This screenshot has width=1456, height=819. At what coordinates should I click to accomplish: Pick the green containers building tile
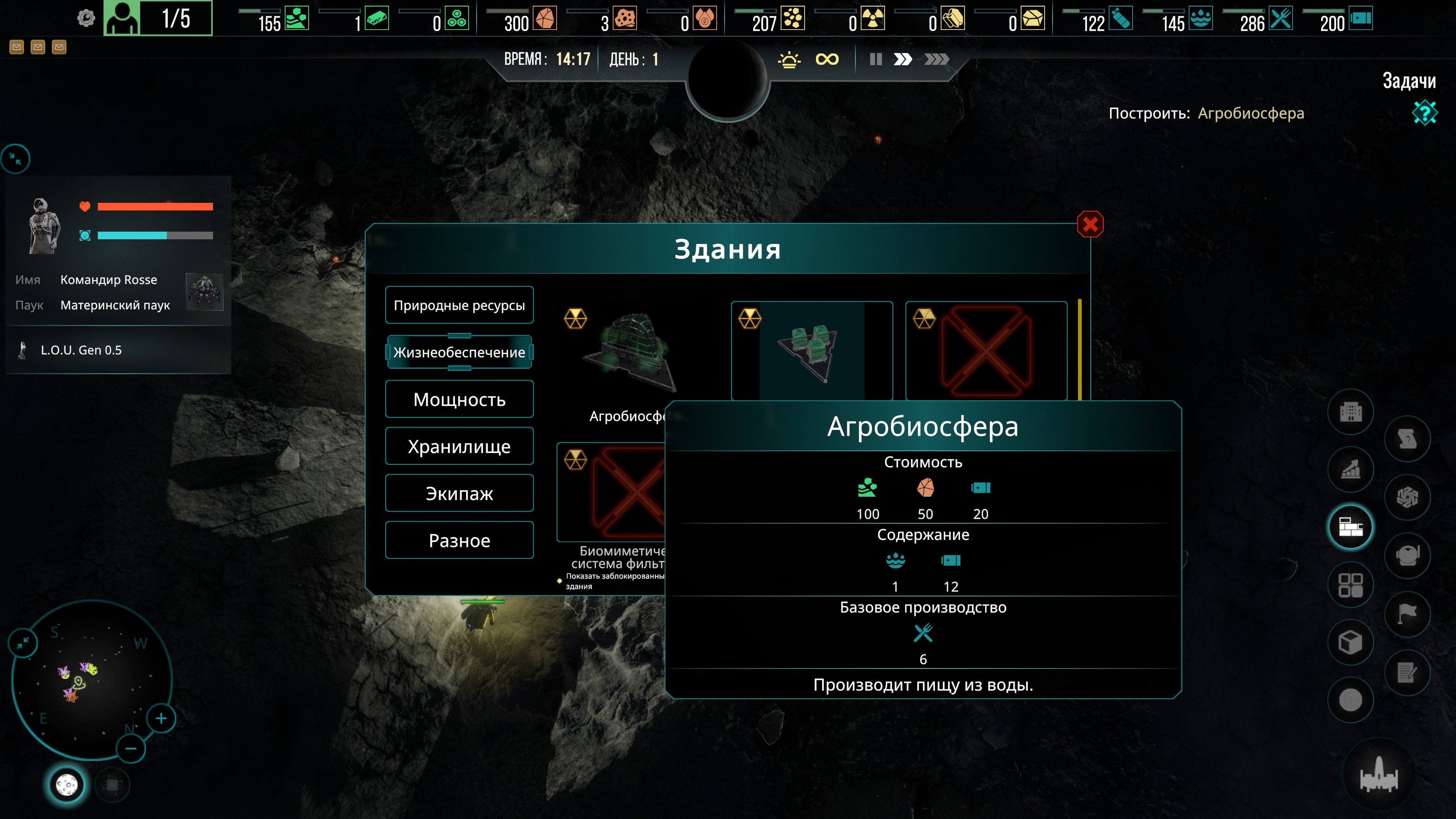pyautogui.click(x=811, y=350)
